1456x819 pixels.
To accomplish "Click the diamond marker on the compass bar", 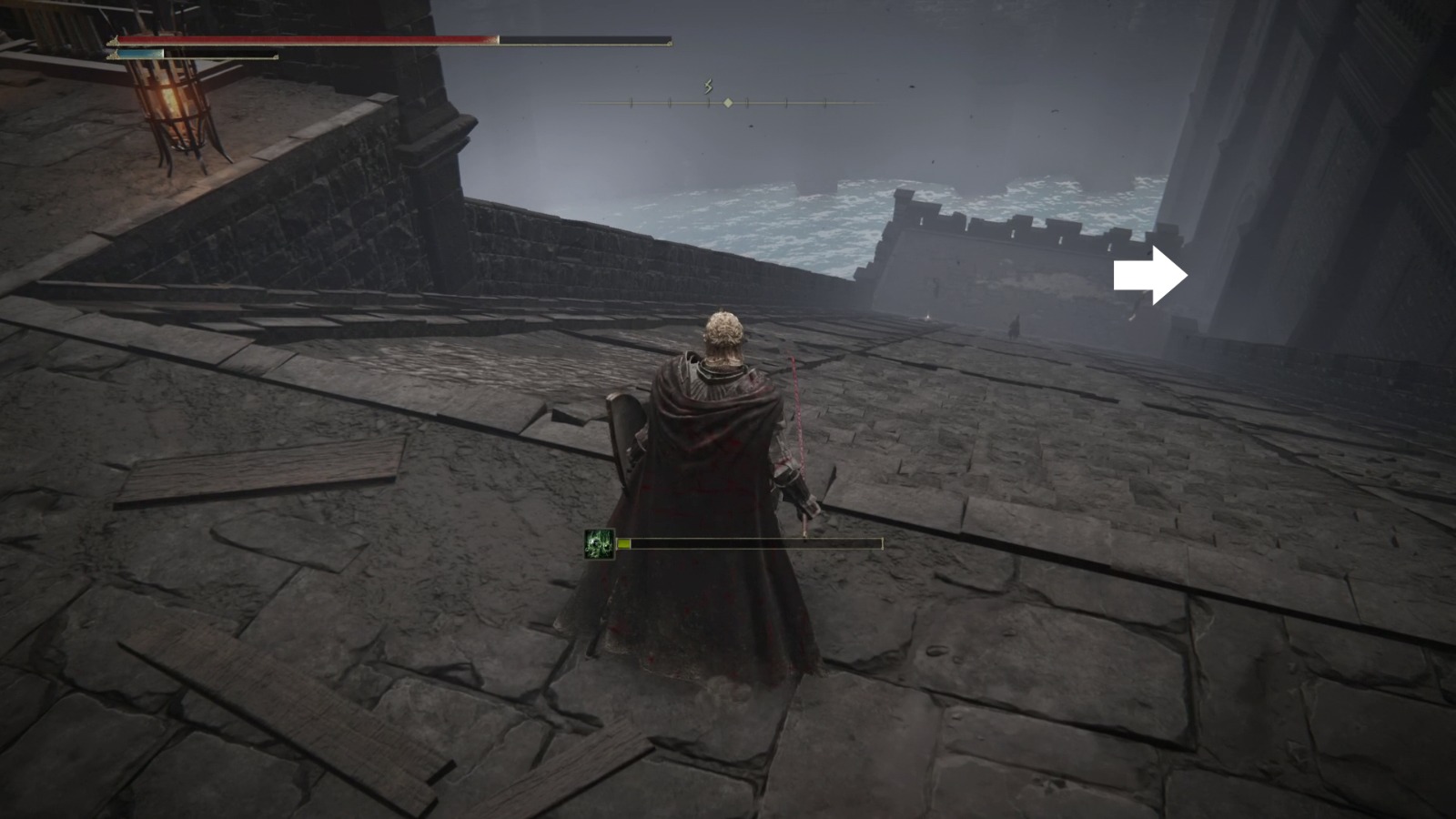I will (x=728, y=103).
